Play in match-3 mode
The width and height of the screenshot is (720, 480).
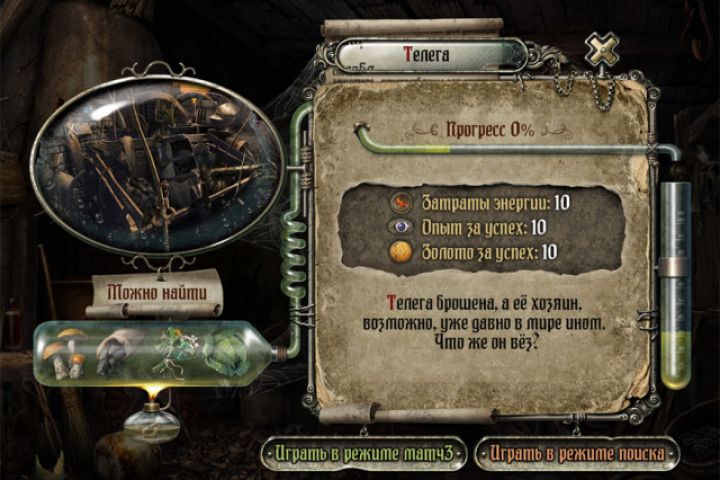click(364, 453)
